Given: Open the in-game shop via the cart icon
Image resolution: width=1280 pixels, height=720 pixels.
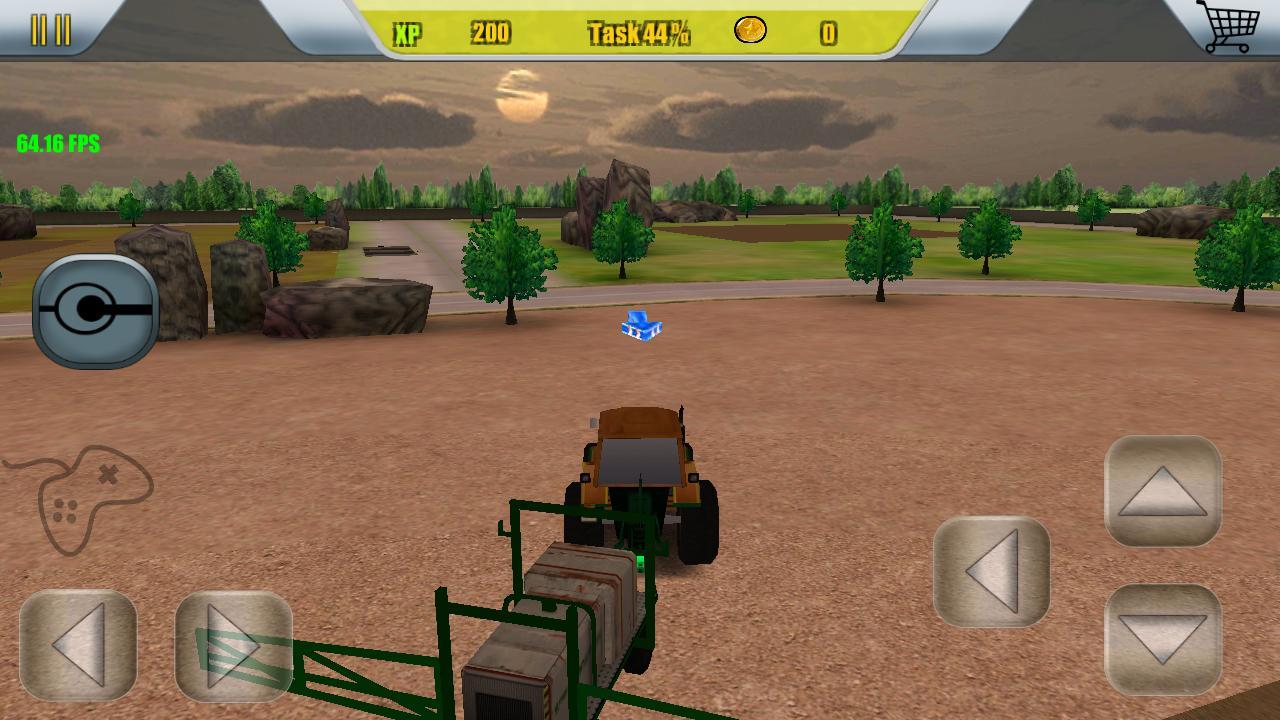Looking at the screenshot, I should coord(1233,27).
